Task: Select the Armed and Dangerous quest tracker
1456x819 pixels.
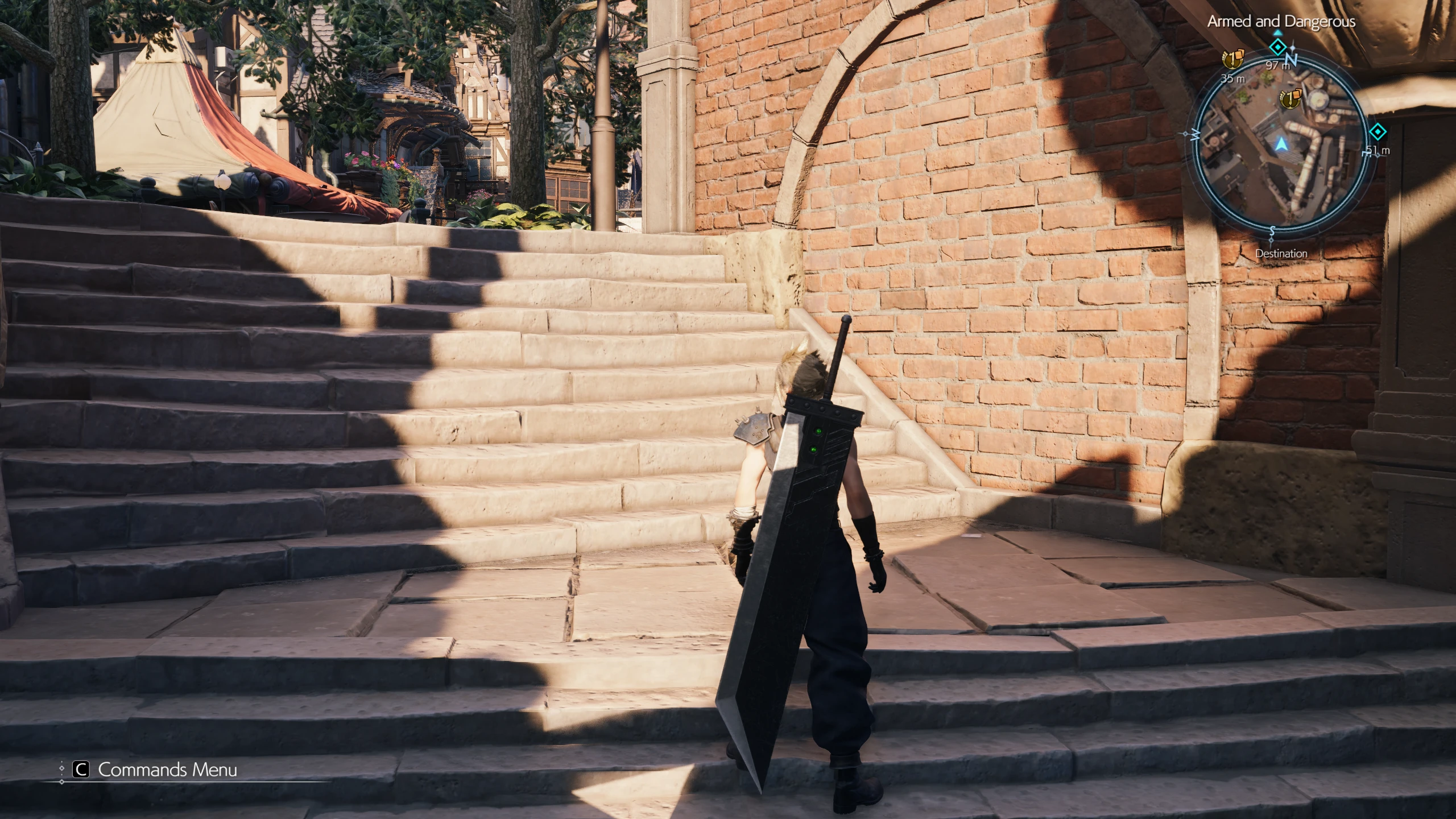Action: pos(1281,22)
